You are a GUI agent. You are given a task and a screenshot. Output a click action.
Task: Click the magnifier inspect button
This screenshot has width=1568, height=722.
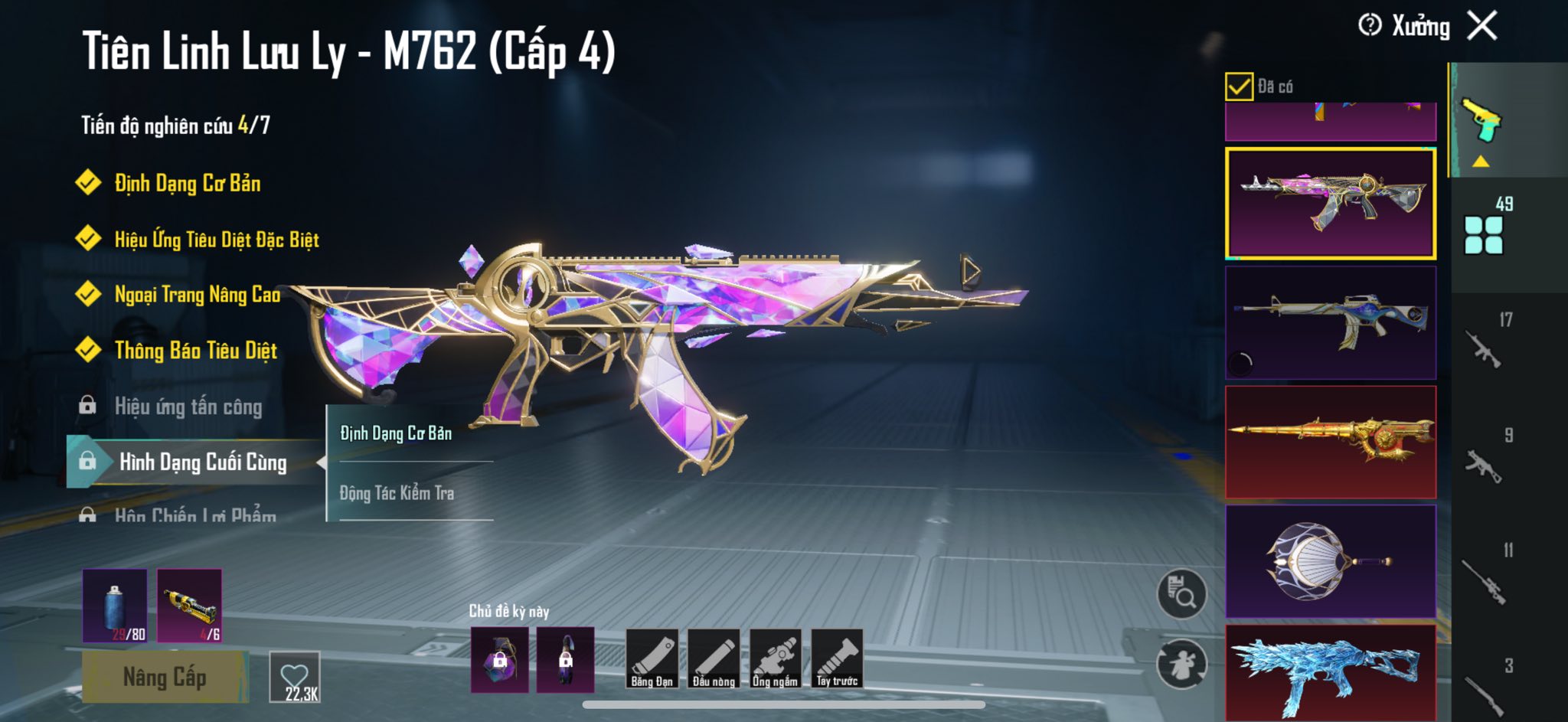click(x=1181, y=593)
